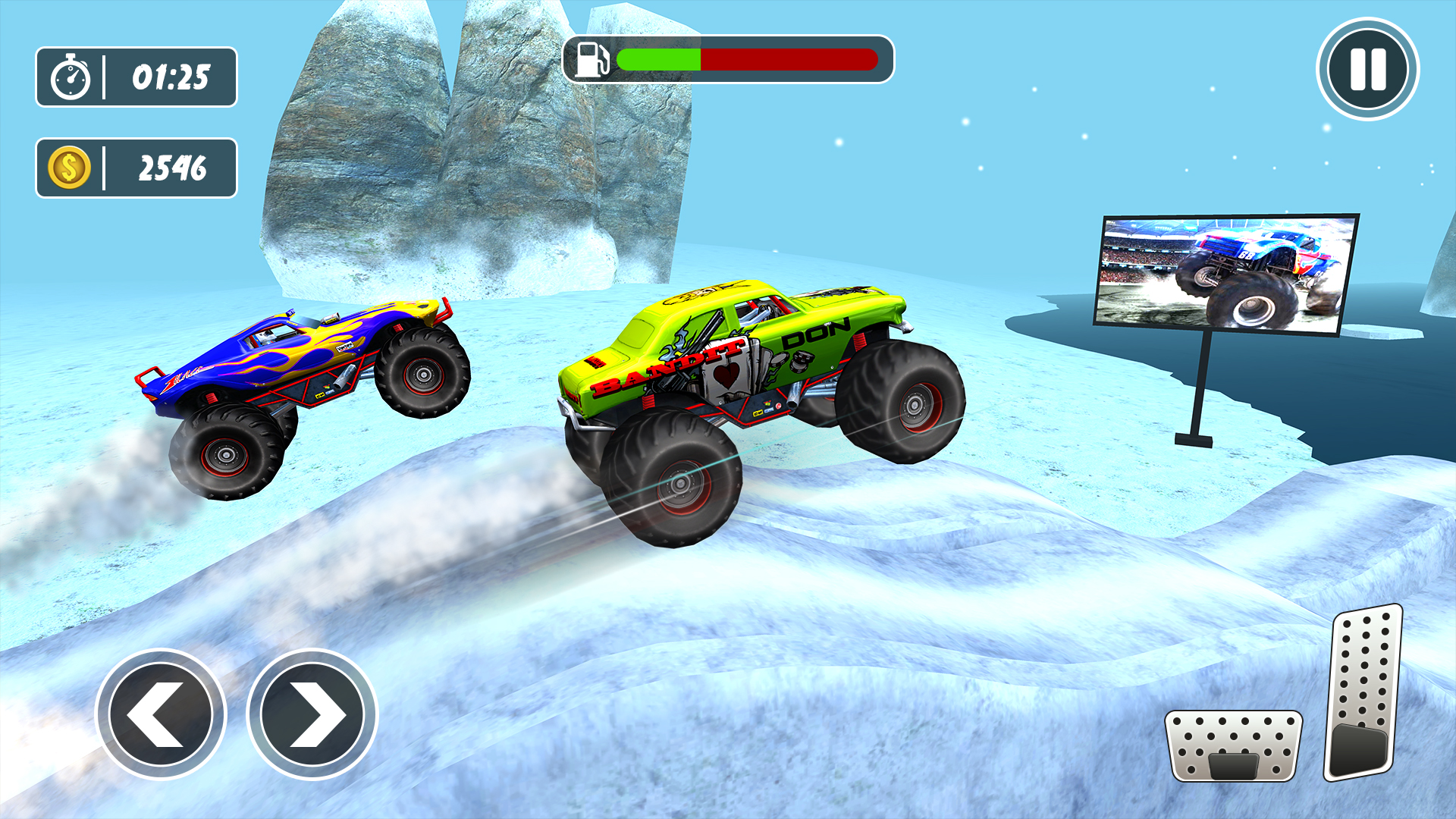Click the gold coin icon
This screenshot has height=819, width=1456.
point(68,168)
